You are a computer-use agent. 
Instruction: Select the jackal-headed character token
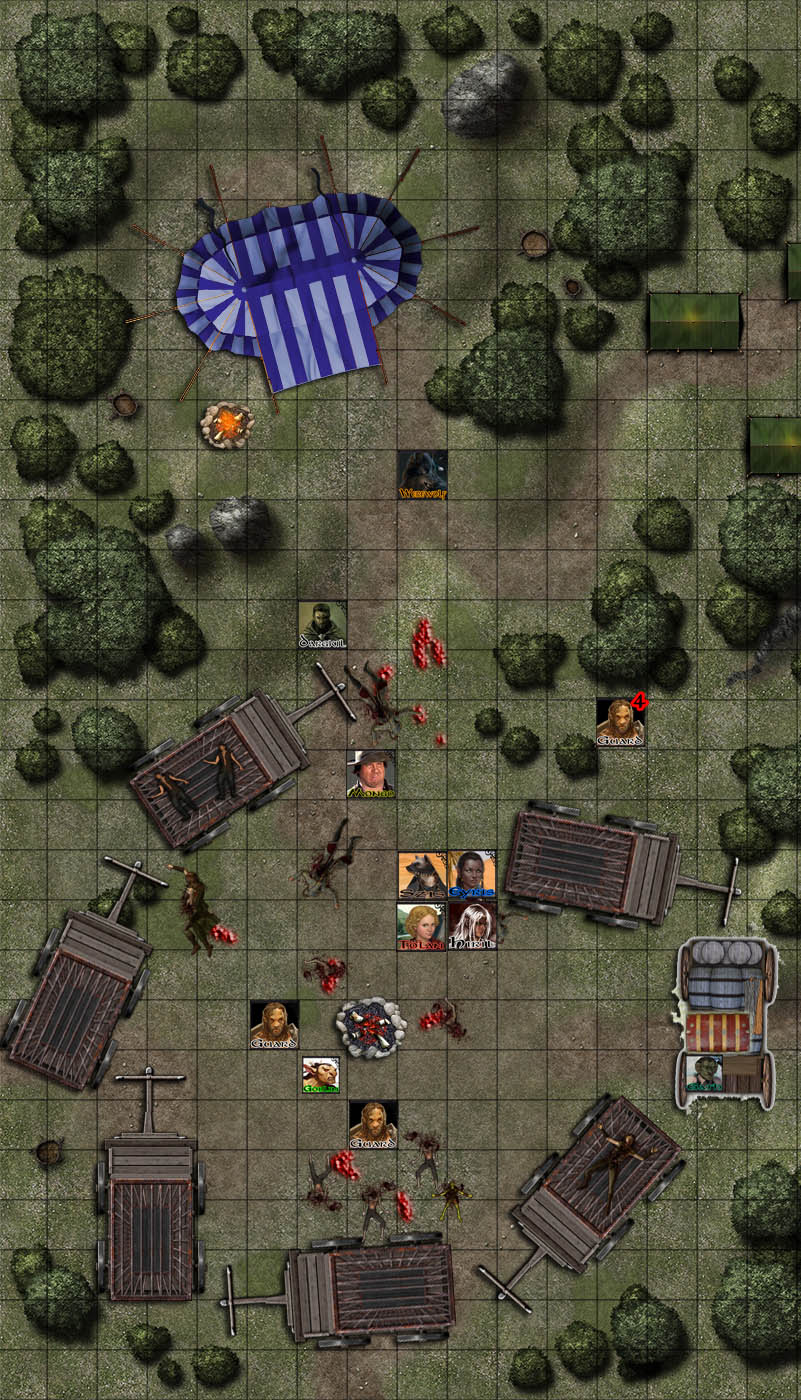pos(421,874)
